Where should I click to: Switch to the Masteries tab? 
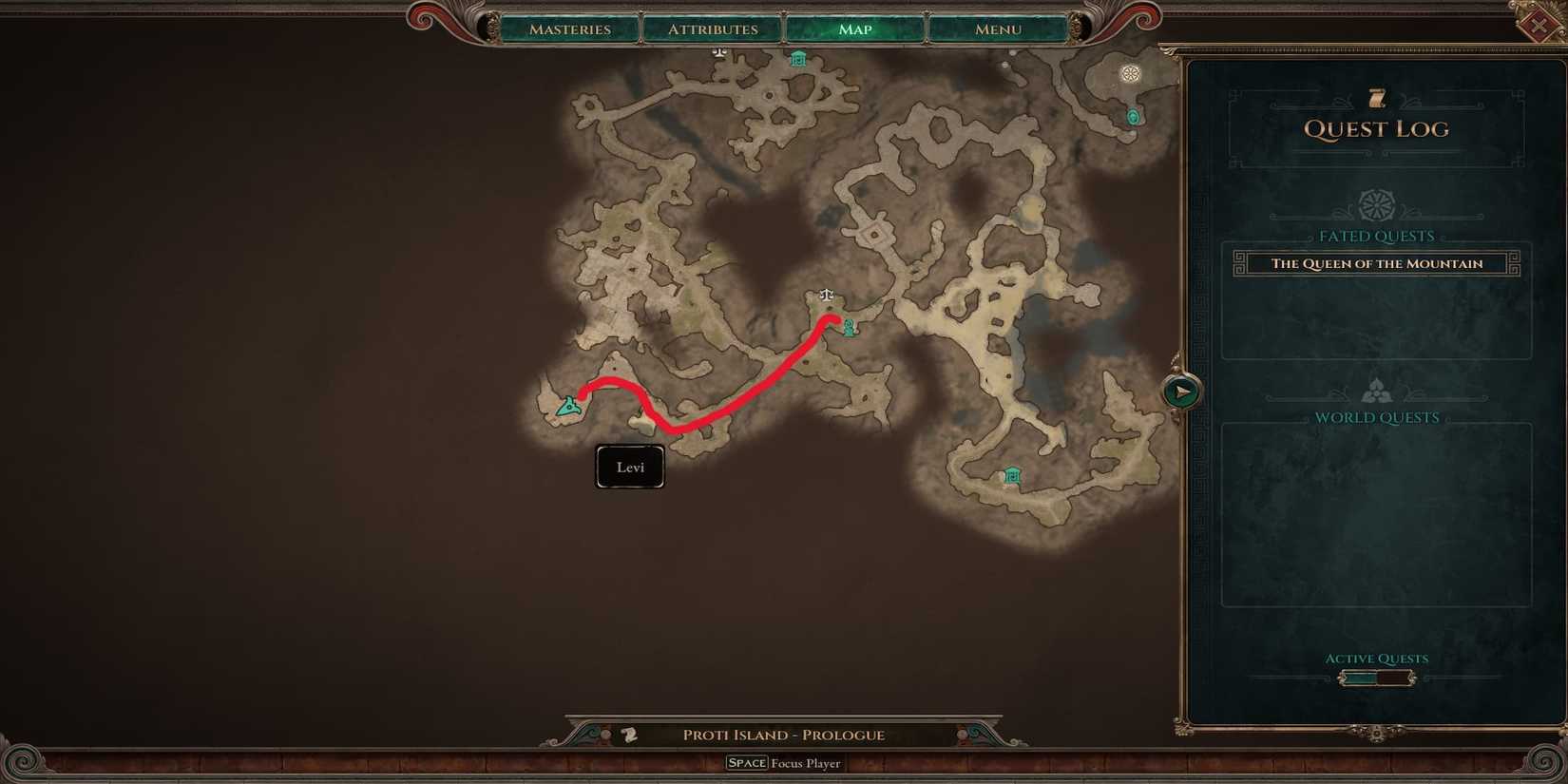pos(570,29)
